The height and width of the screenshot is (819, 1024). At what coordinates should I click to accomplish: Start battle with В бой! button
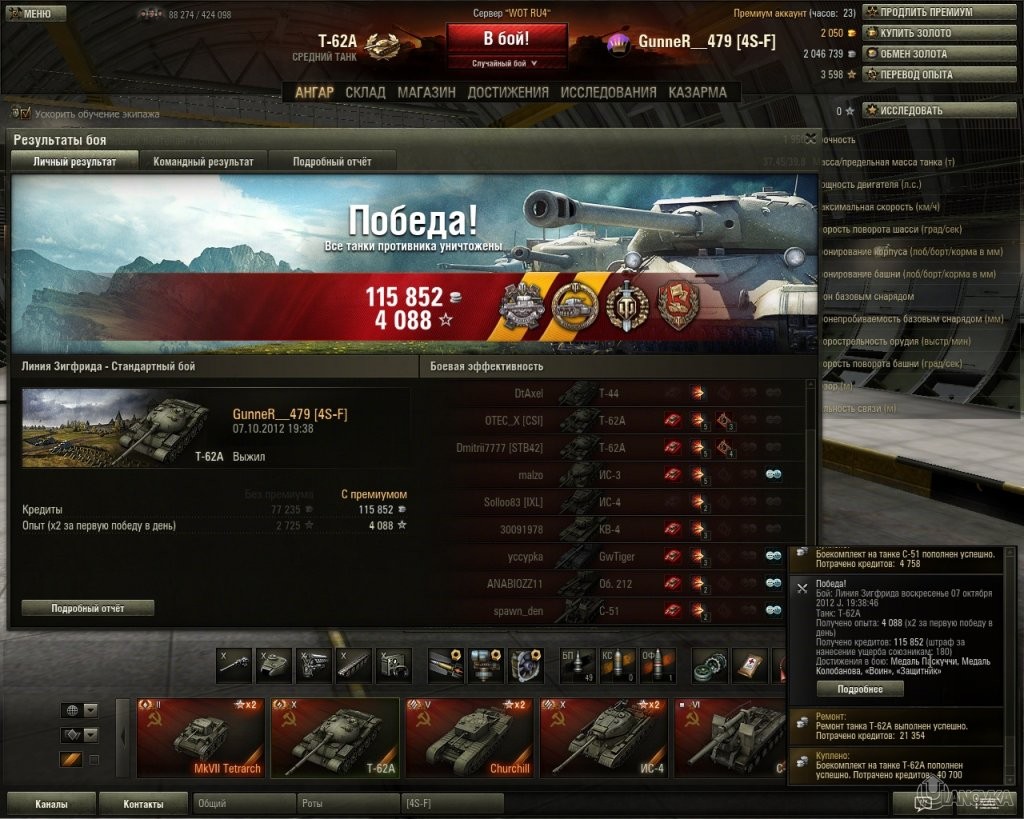(506, 40)
